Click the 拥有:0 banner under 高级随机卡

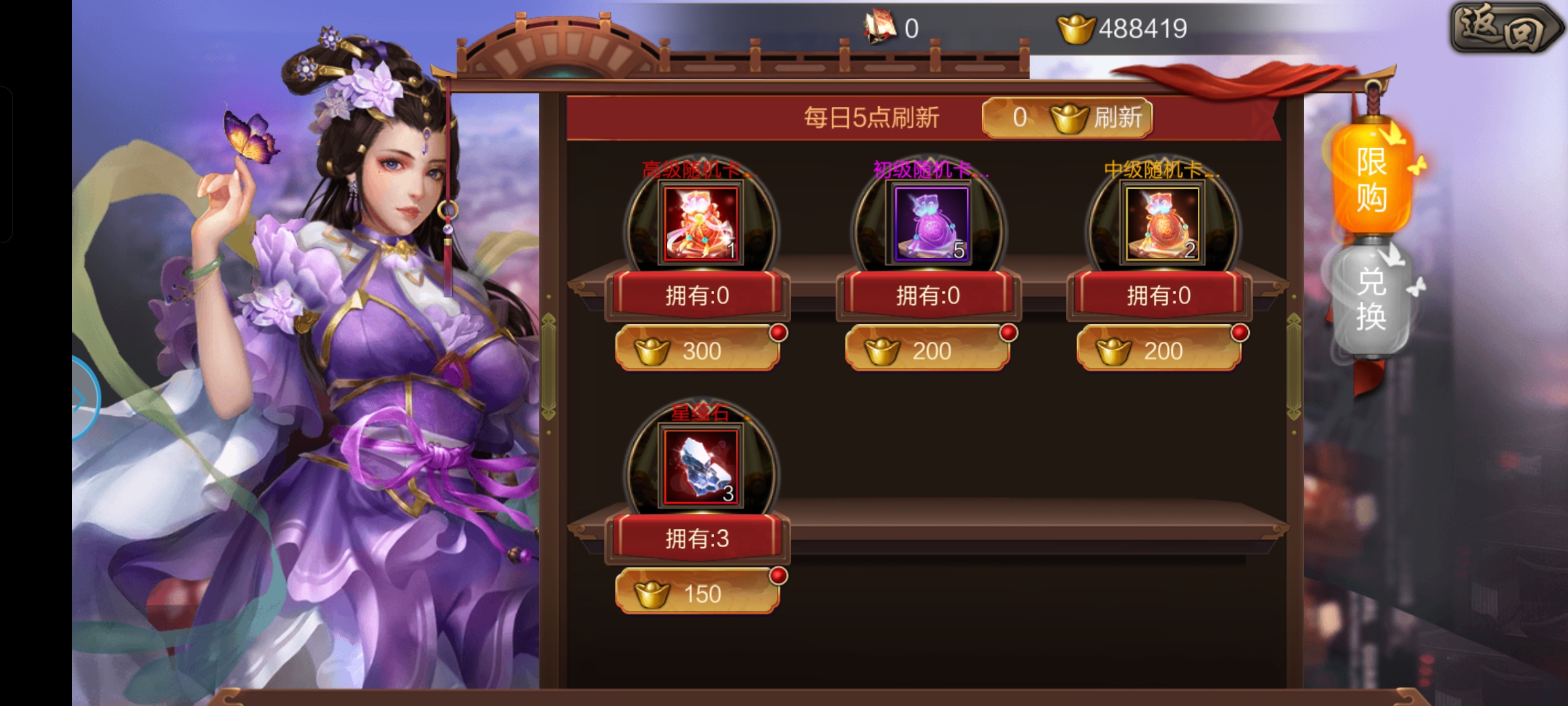coord(697,295)
